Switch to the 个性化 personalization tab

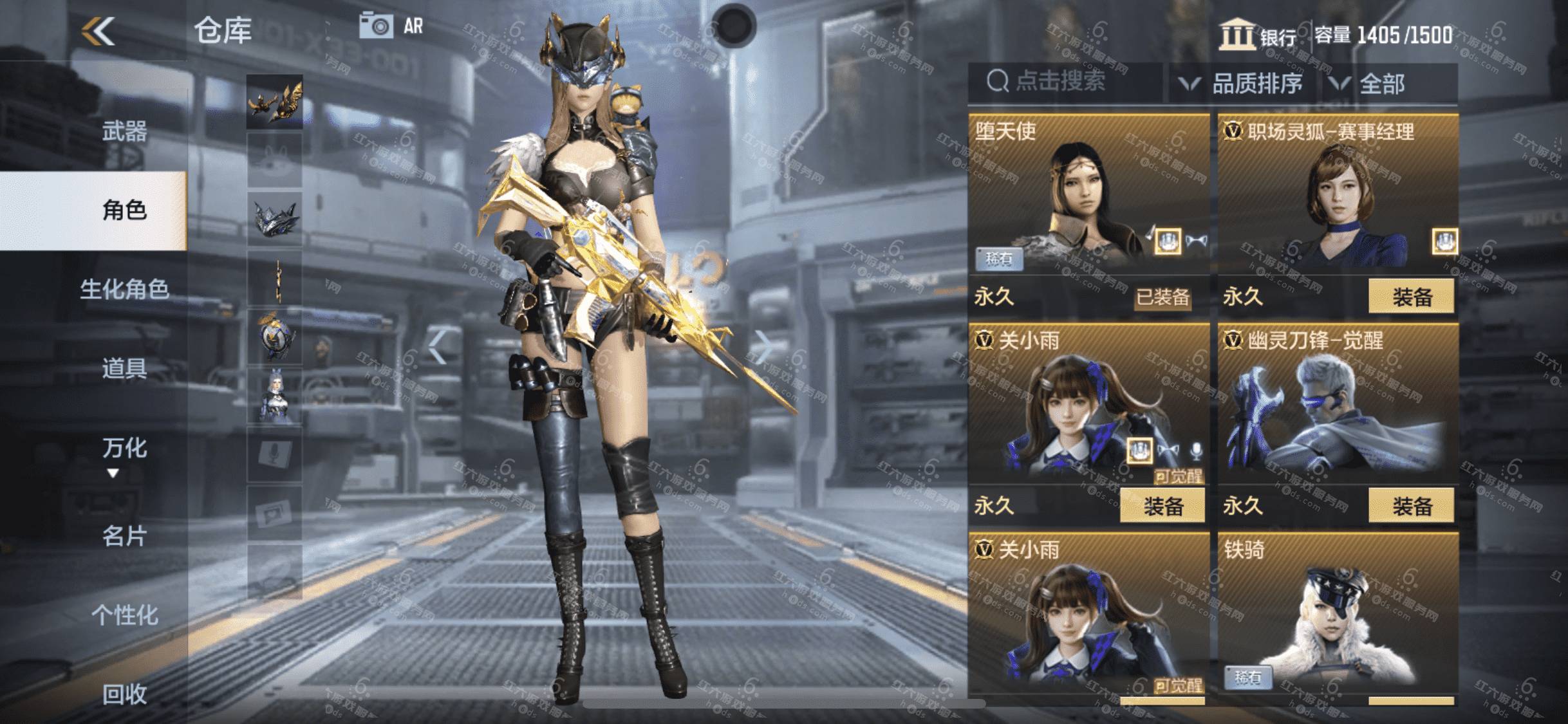(x=124, y=615)
